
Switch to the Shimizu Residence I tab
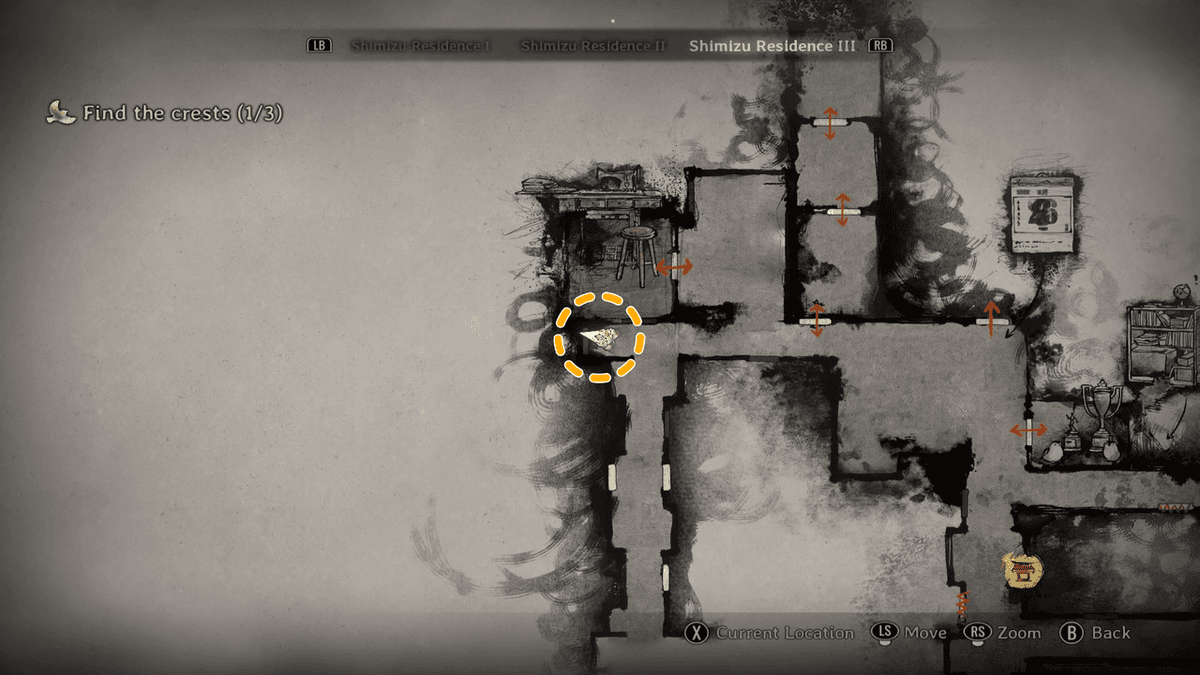click(x=420, y=46)
